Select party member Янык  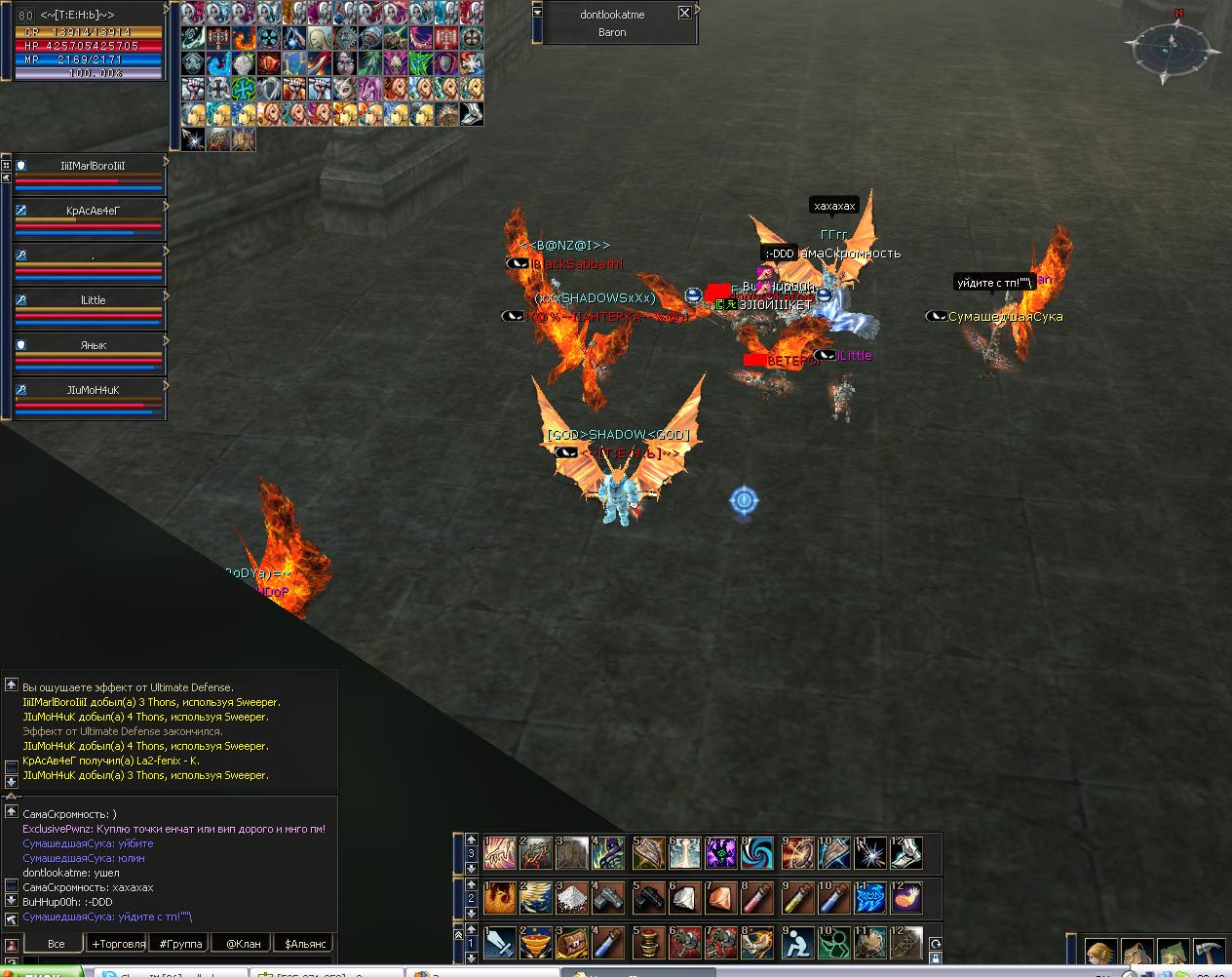93,345
